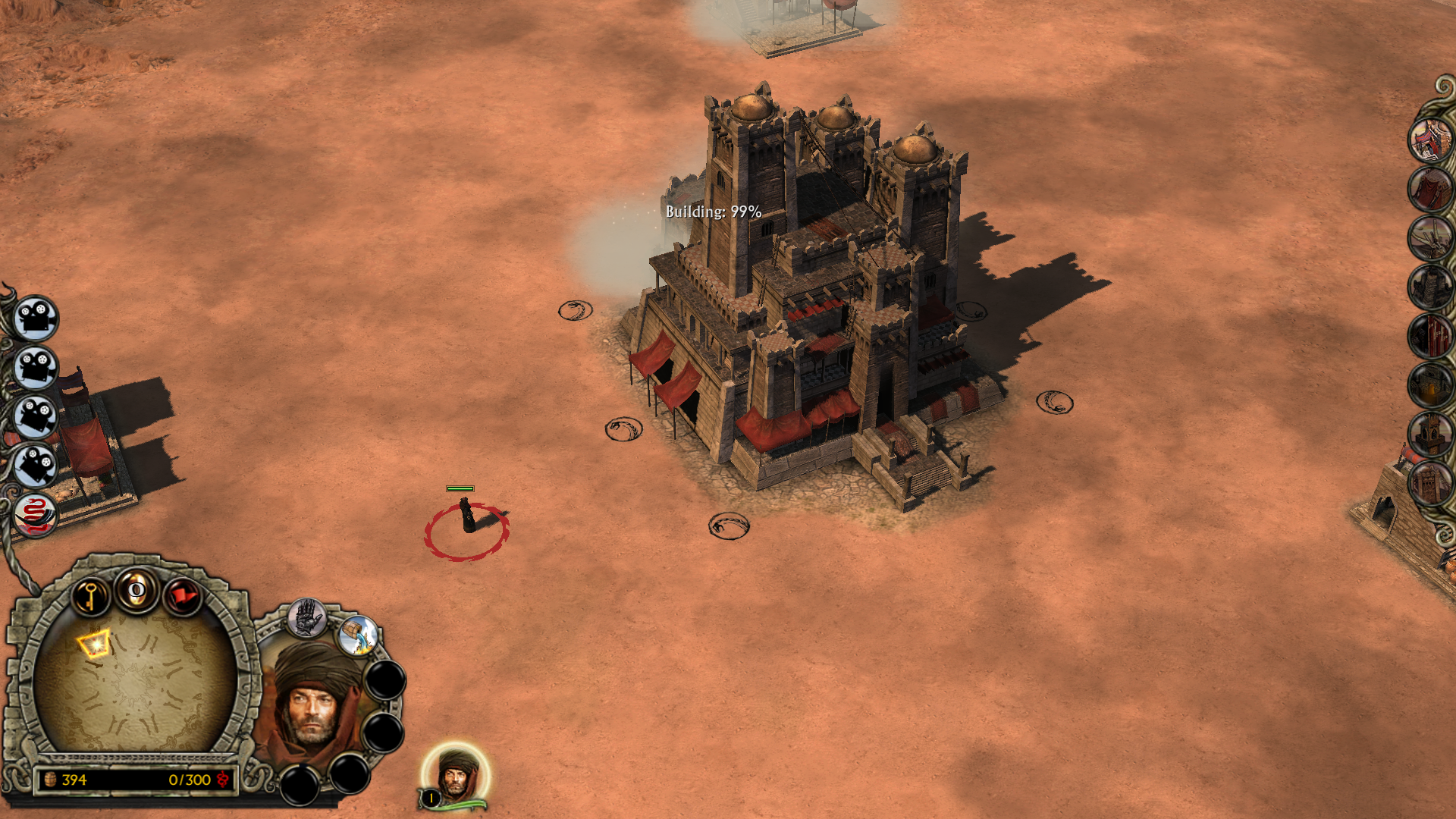1456x819 pixels.
Task: Activate the armored gauntlet ability
Action: (307, 618)
